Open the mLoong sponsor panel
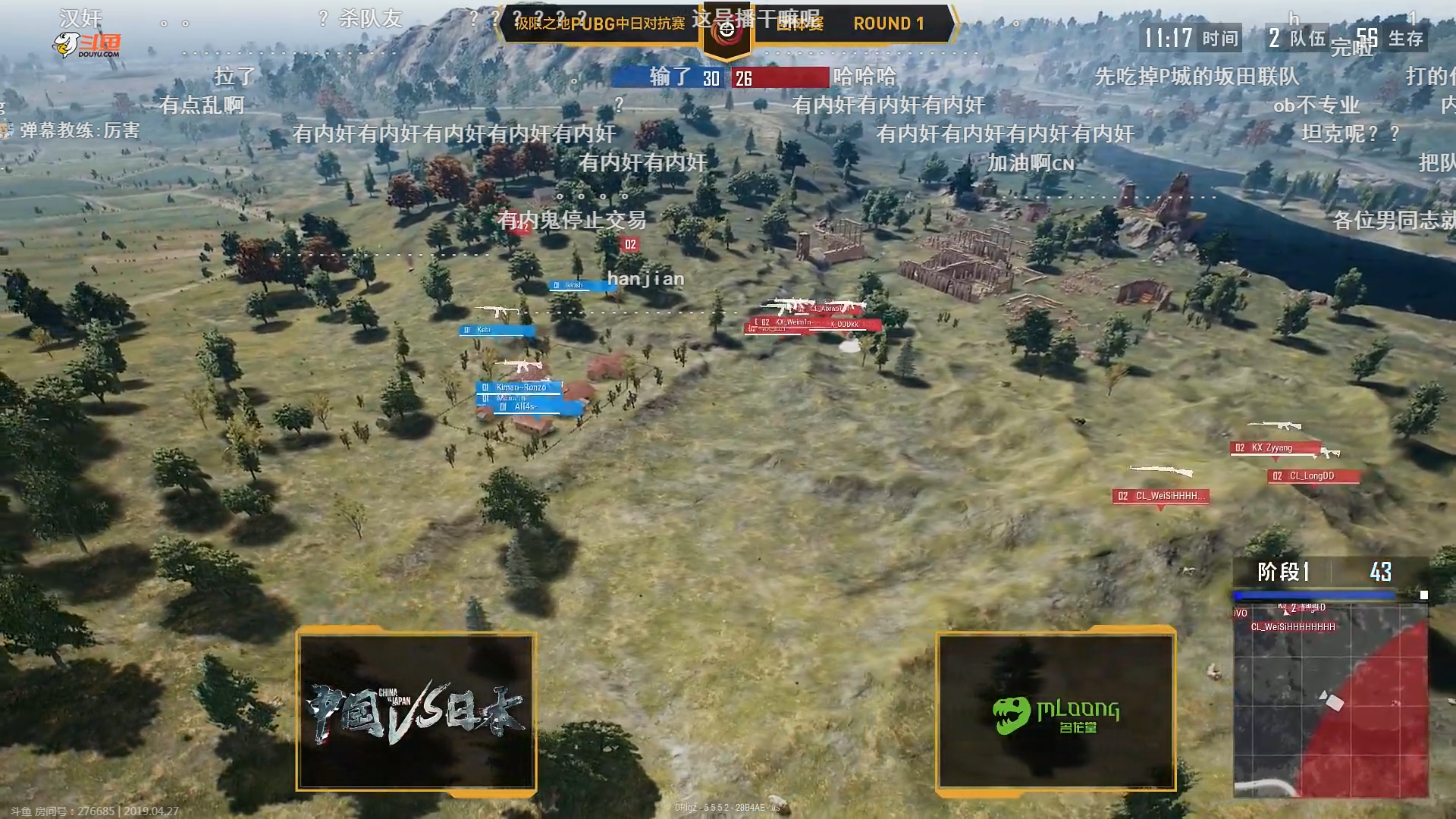Image resolution: width=1456 pixels, height=819 pixels. click(1056, 712)
